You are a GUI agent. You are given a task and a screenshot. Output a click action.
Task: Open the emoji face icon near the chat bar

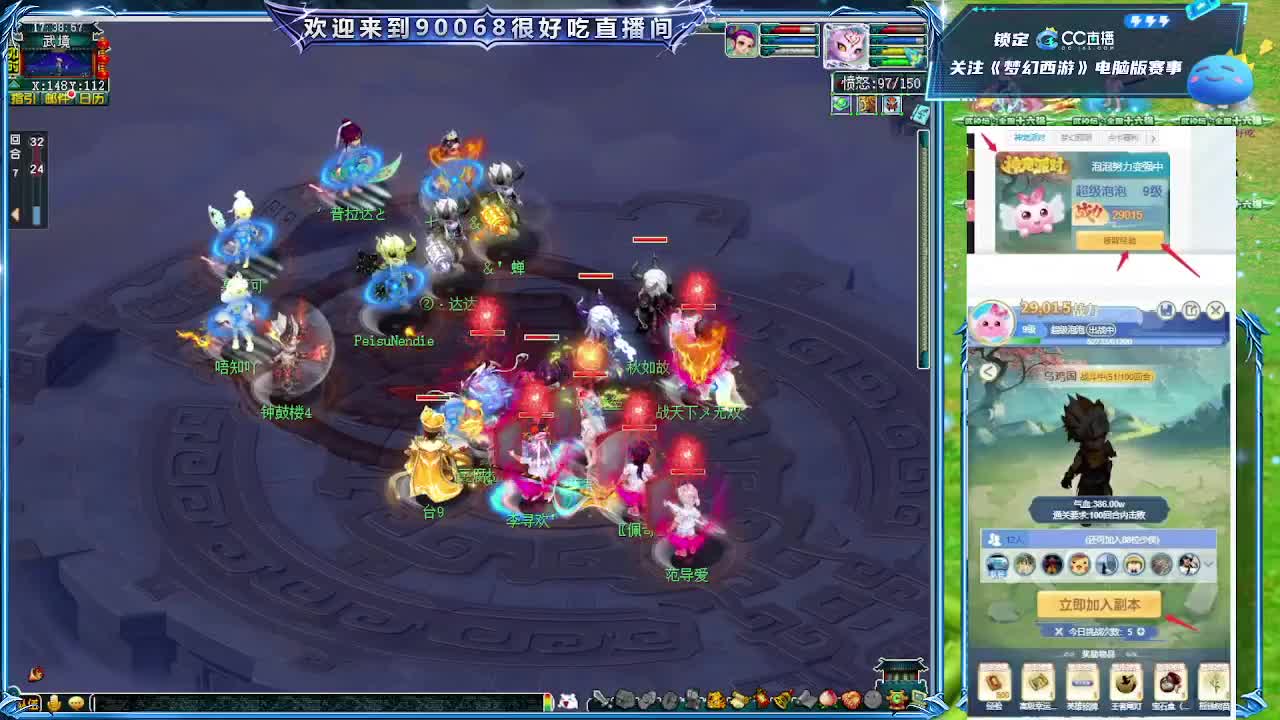tap(76, 702)
